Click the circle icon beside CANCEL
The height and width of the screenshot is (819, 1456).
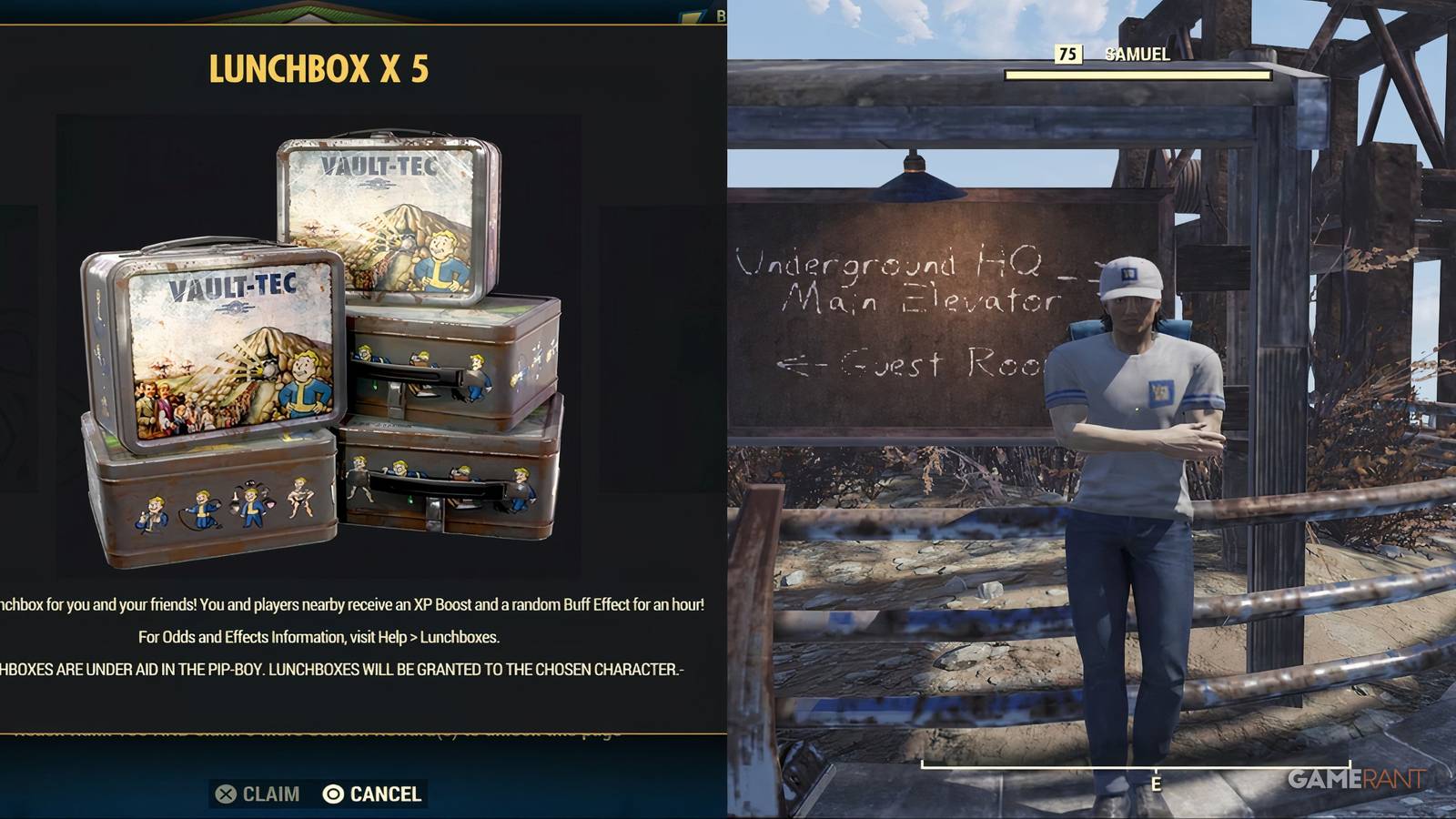point(334,793)
